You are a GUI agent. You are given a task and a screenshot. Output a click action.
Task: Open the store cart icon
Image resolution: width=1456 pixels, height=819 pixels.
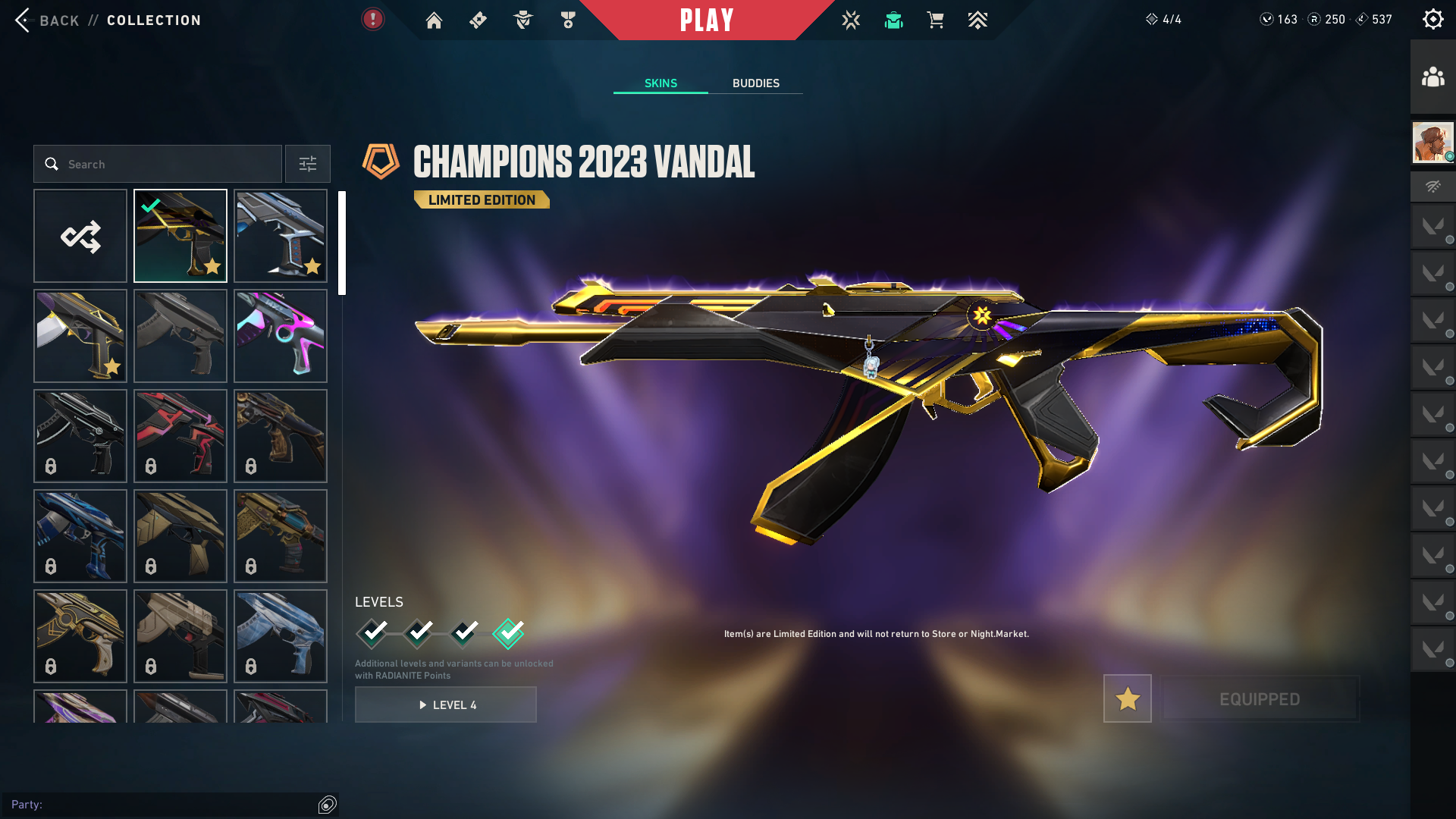[x=935, y=20]
